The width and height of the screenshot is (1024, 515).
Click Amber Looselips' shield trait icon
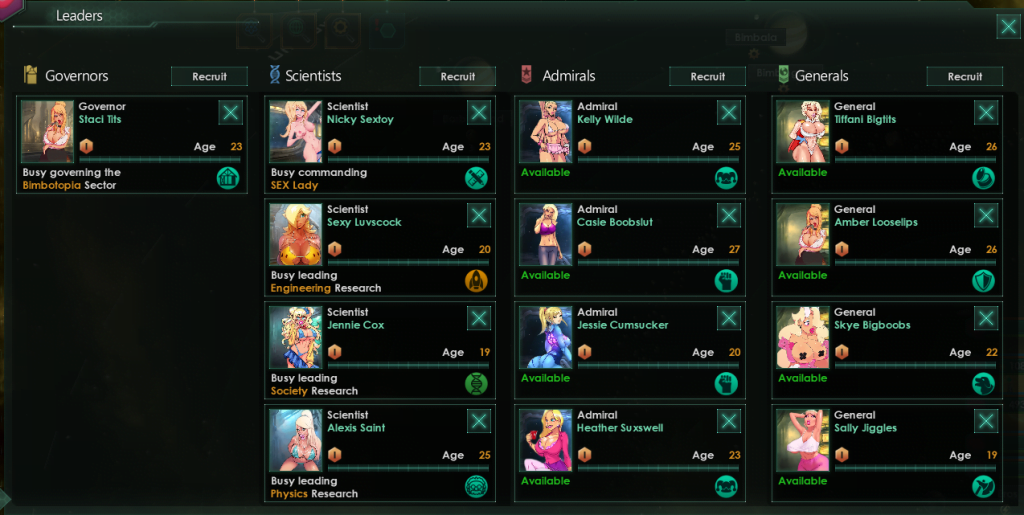click(x=984, y=281)
